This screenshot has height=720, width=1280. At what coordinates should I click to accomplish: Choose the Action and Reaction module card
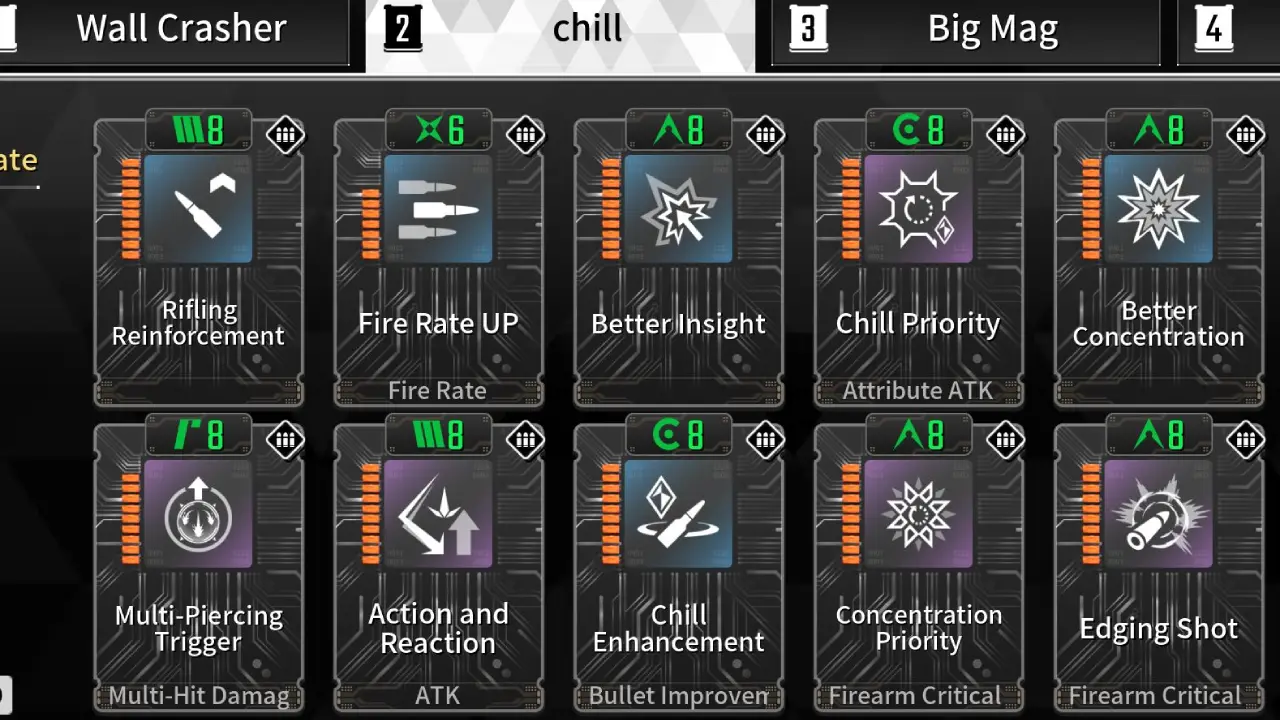[x=438, y=565]
